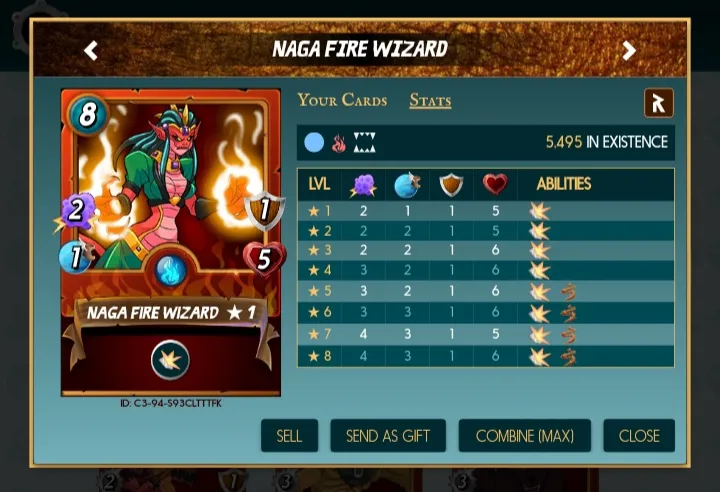Show the next card with right arrow
This screenshot has height=492, width=720.
pyautogui.click(x=629, y=50)
